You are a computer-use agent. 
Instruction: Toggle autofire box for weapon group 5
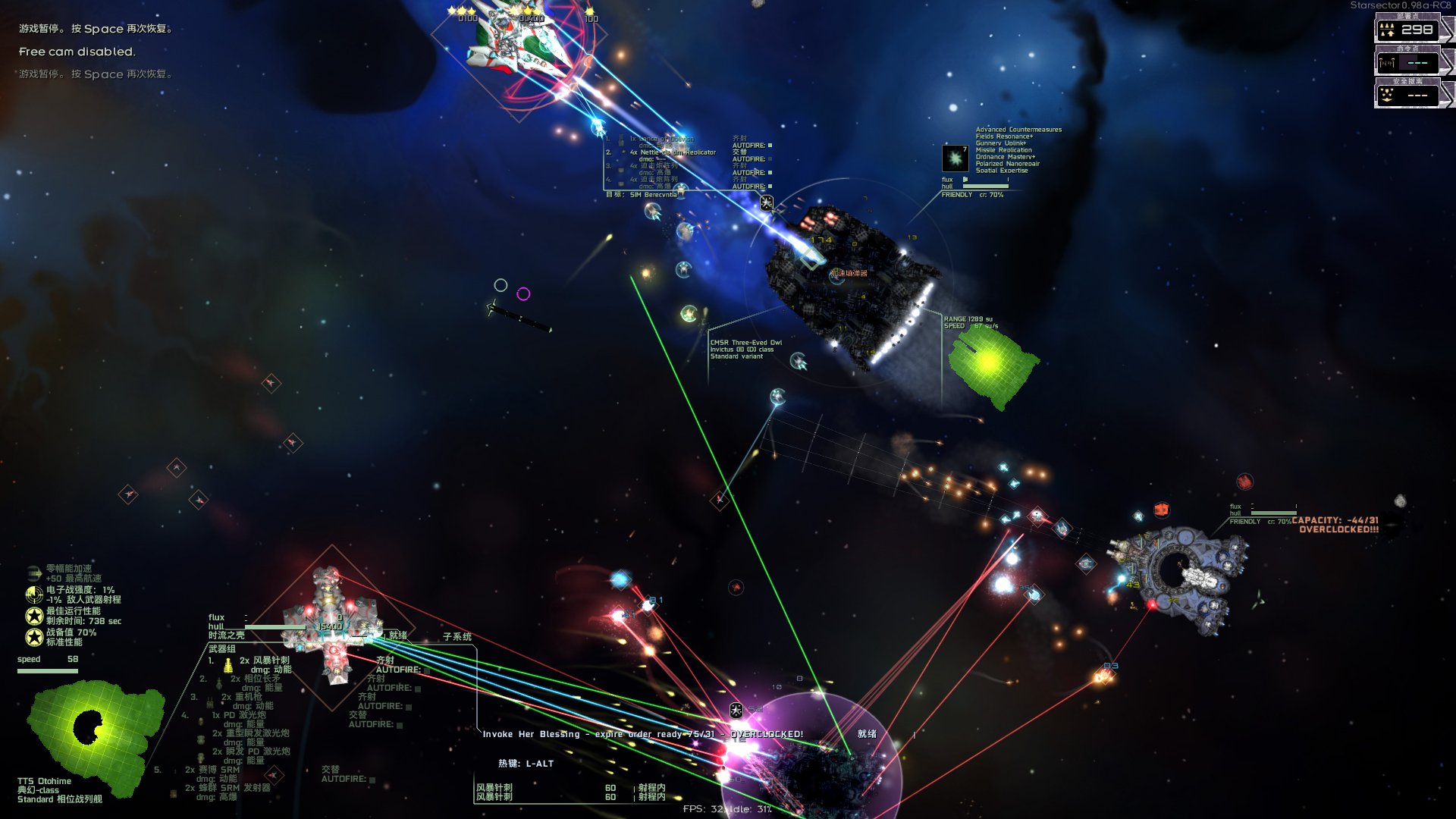pos(372,780)
